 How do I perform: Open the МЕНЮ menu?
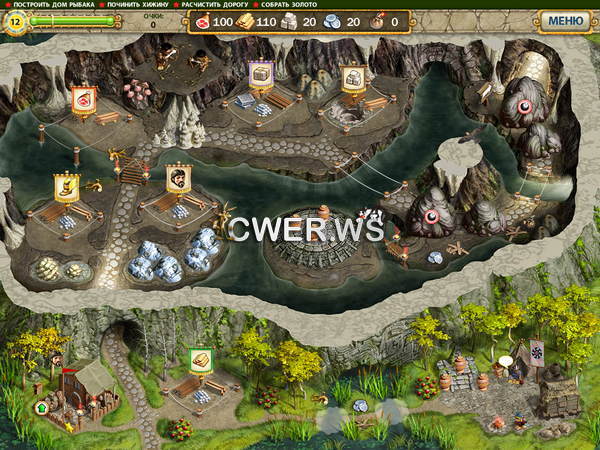[565, 20]
